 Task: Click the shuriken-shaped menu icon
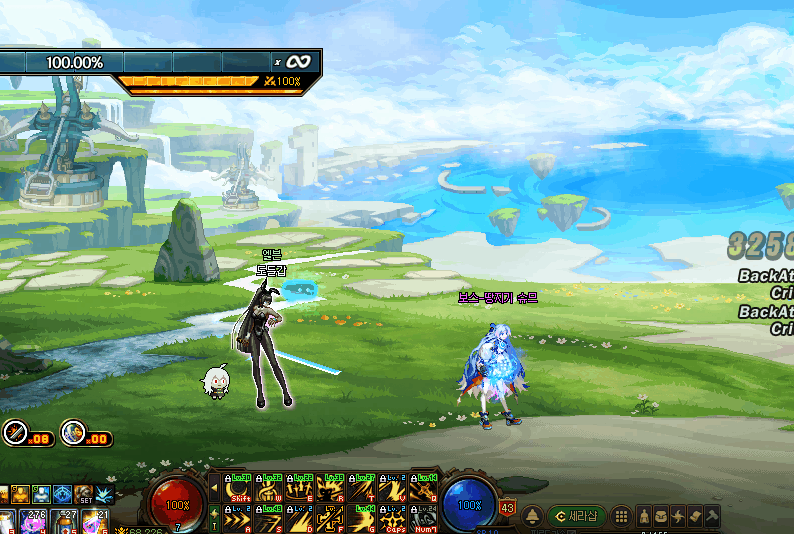pos(677,516)
